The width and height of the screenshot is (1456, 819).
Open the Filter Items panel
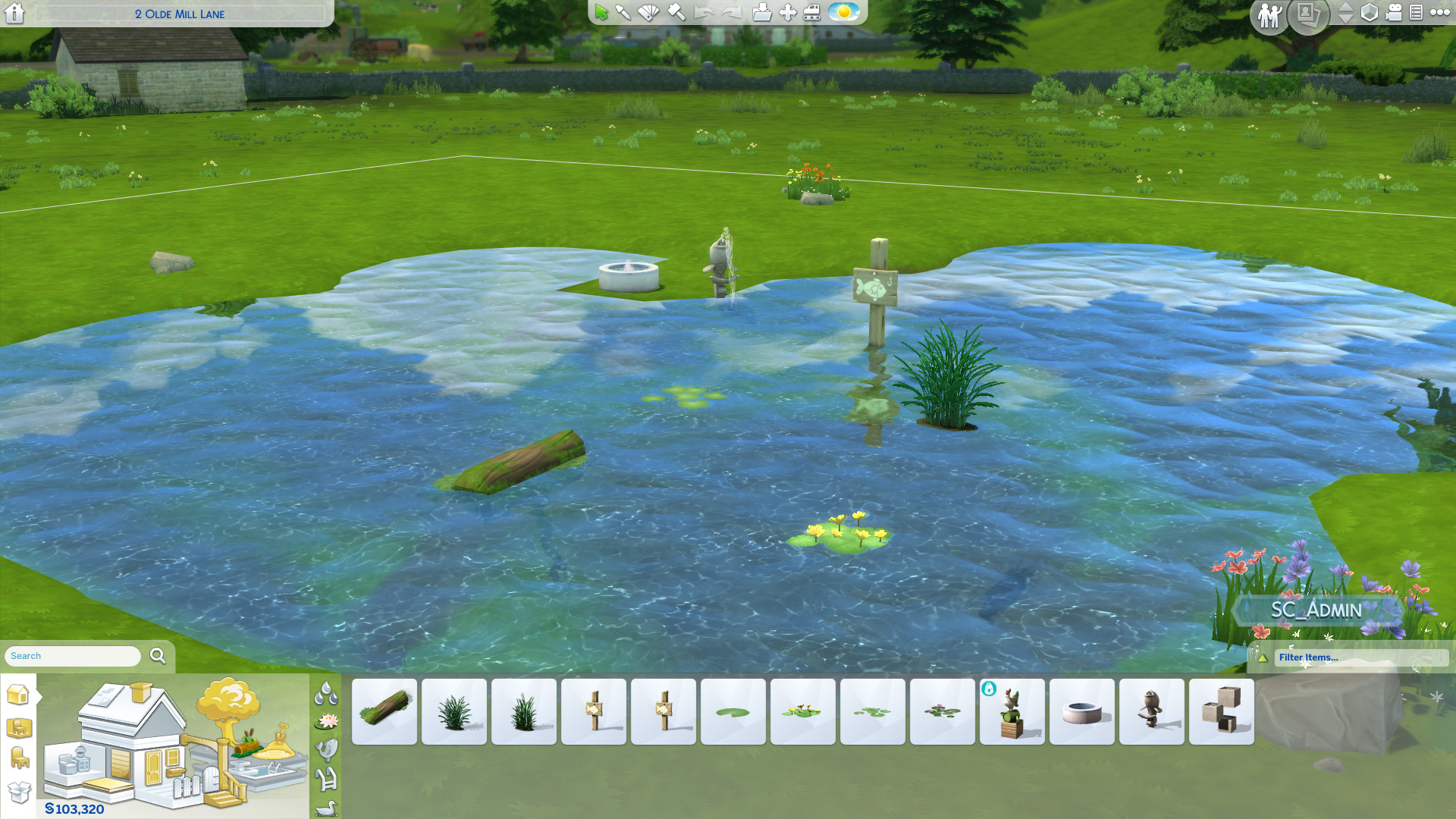tap(1350, 657)
